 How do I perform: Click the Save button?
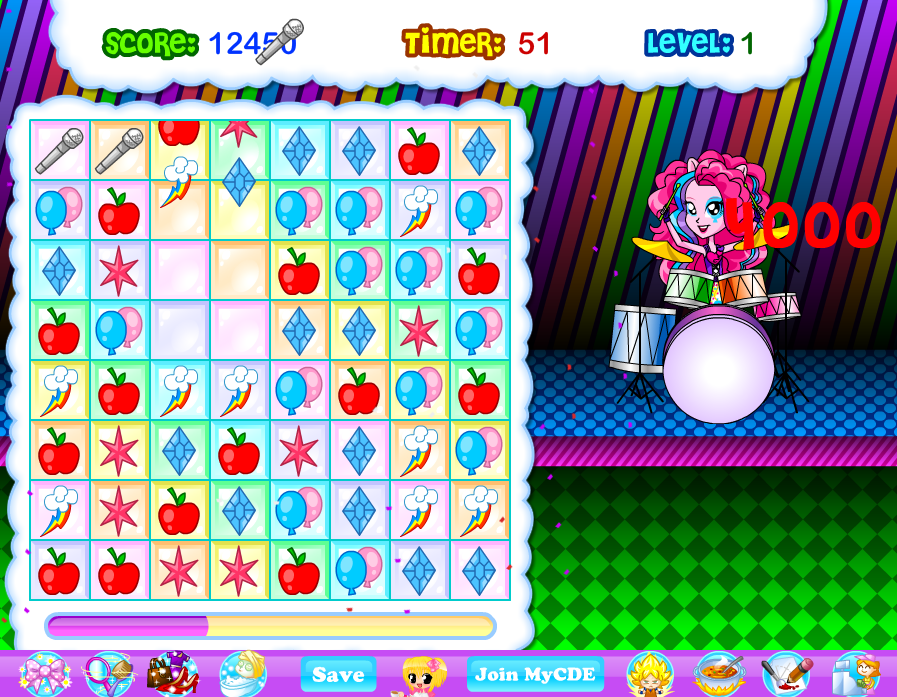338,674
